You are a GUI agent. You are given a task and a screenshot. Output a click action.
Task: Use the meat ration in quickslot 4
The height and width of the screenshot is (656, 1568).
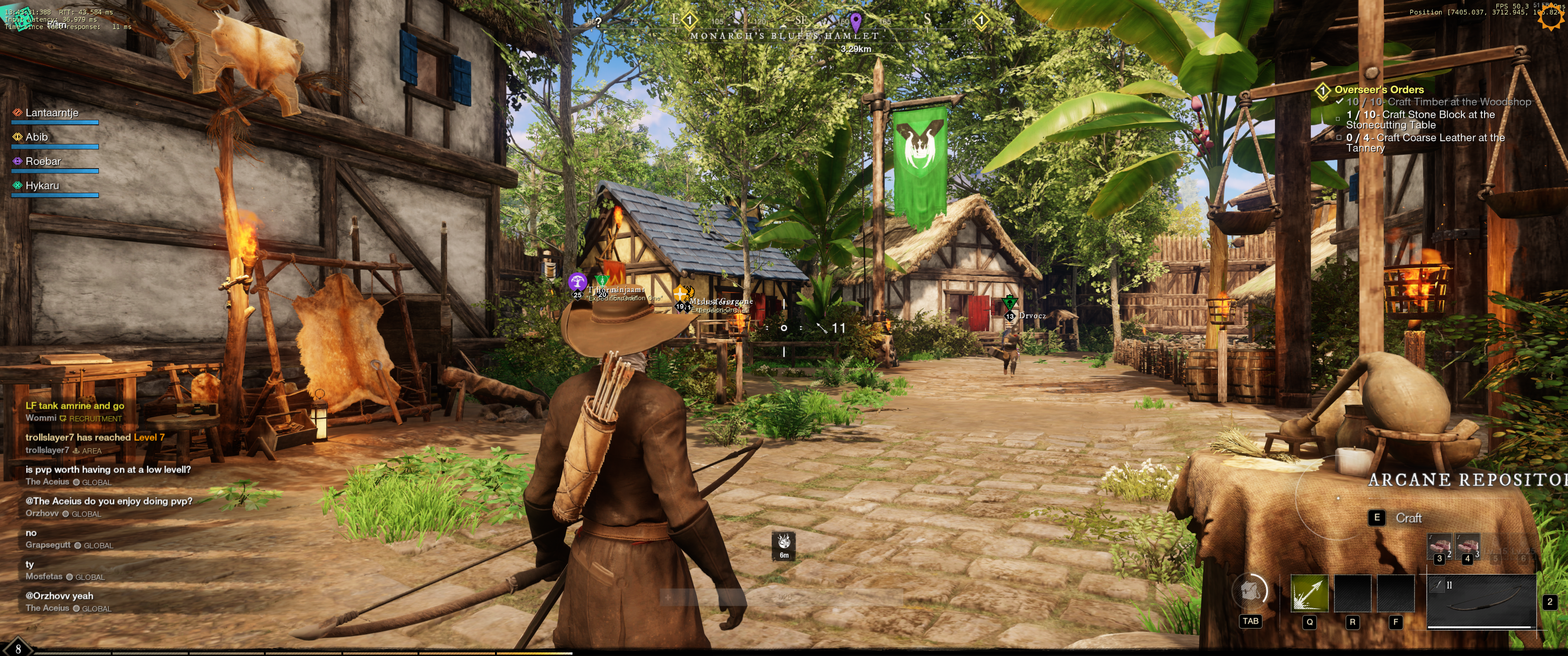[x=1467, y=546]
